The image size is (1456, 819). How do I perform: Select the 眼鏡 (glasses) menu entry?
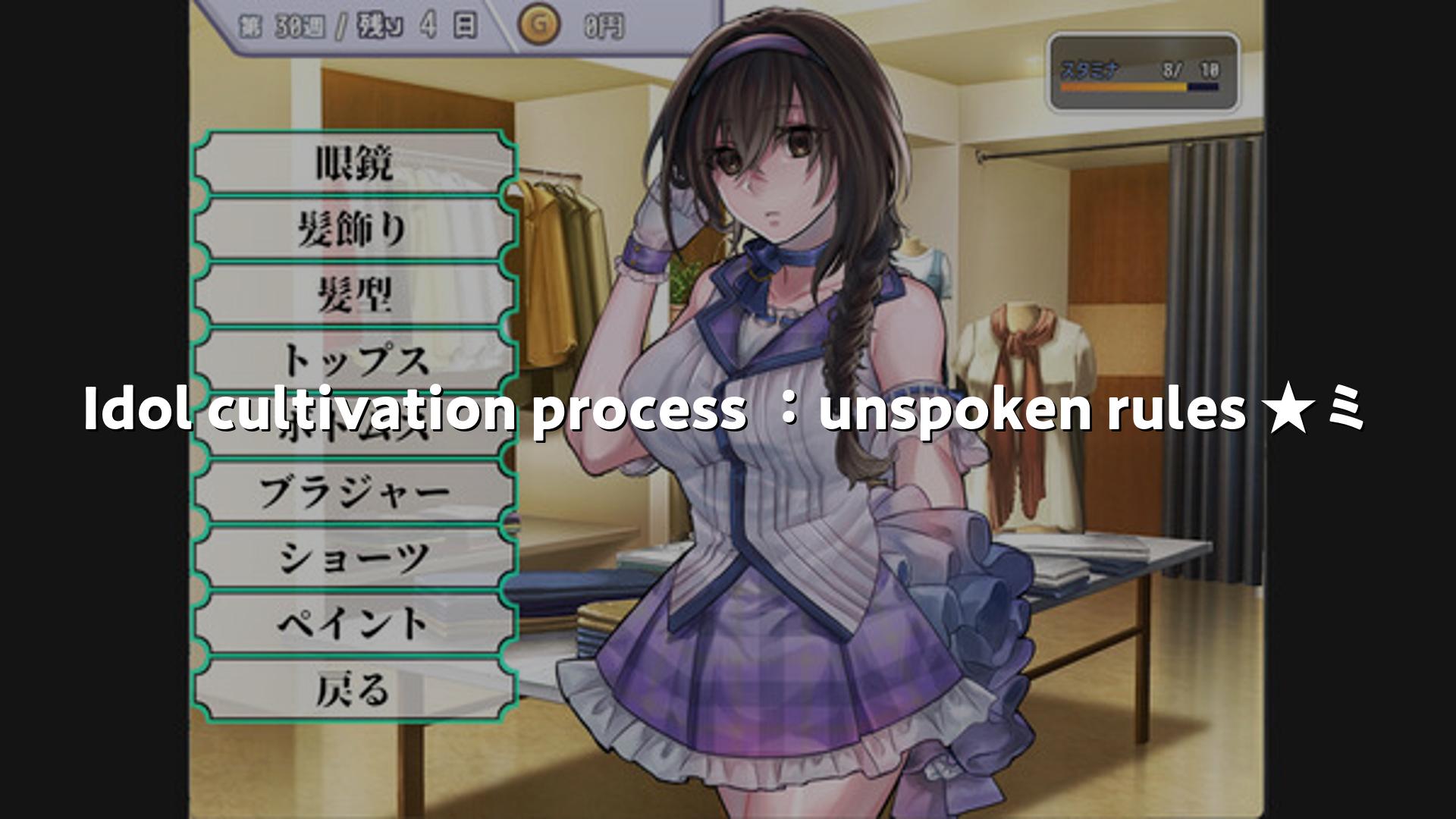[x=354, y=163]
